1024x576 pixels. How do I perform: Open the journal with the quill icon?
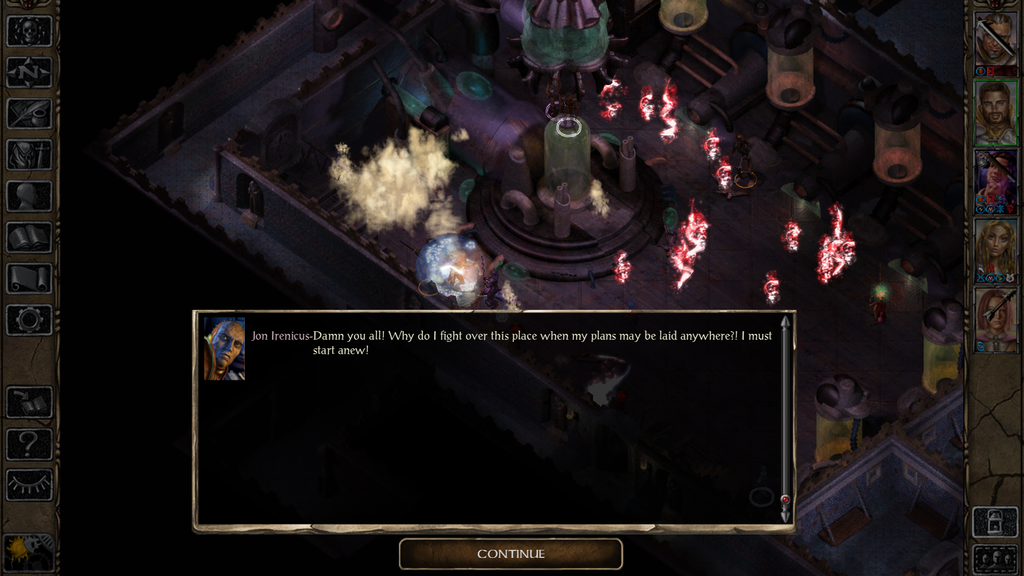(x=28, y=113)
